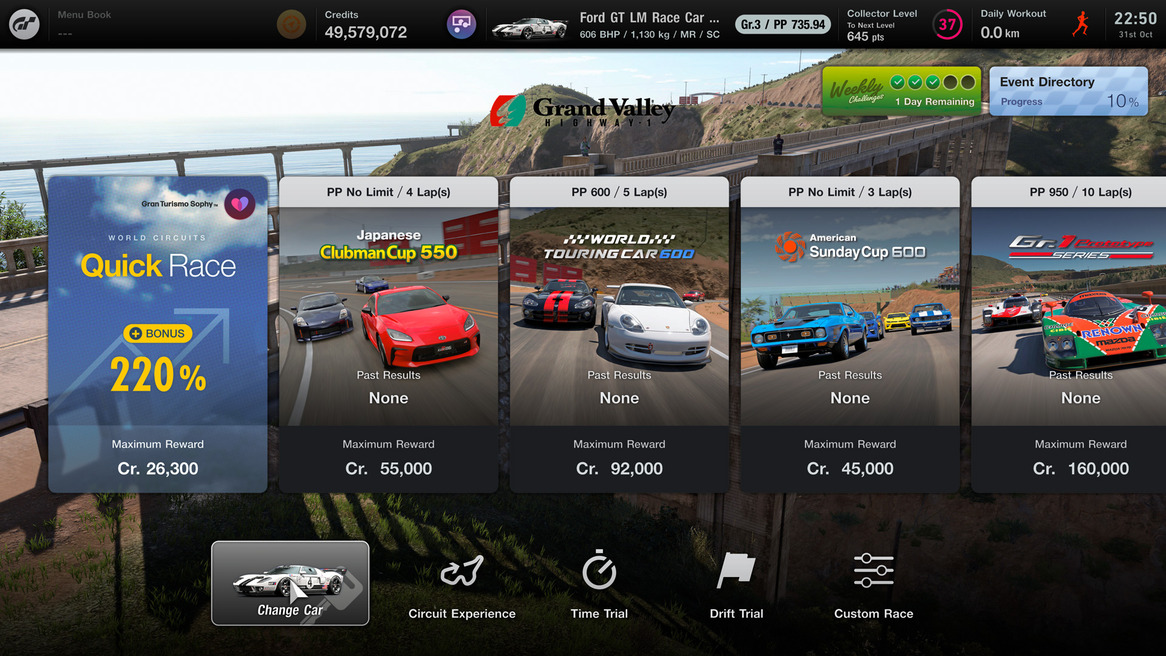Viewport: 1166px width, 656px height.
Task: Show the Event Directory progress
Action: tap(1068, 91)
